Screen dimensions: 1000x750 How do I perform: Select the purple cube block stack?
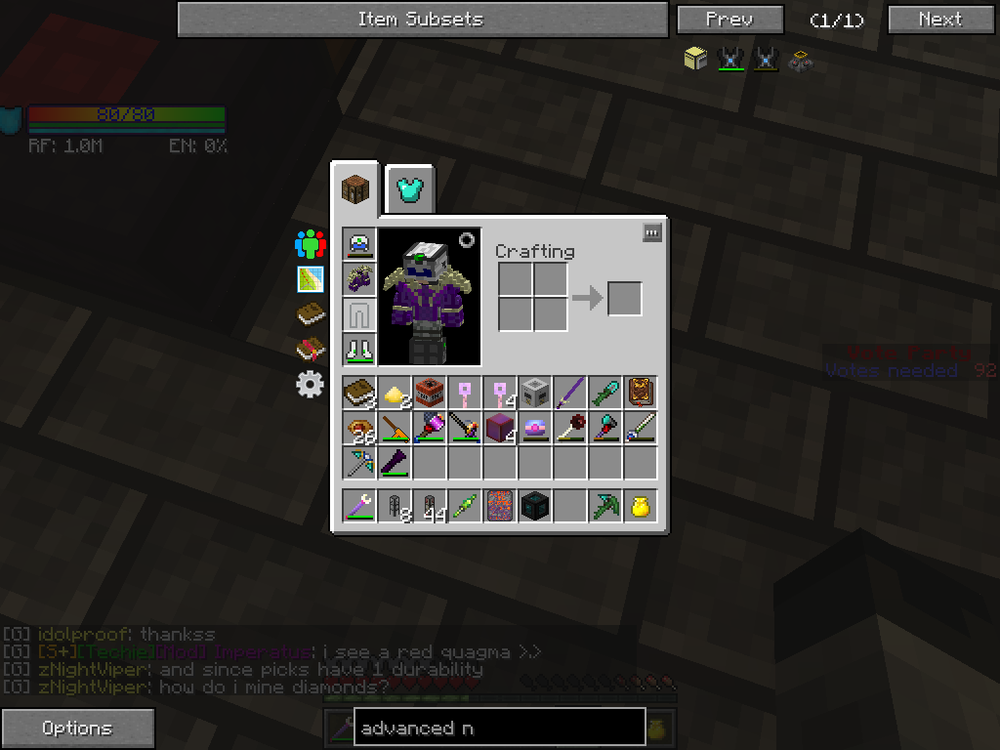pos(499,428)
